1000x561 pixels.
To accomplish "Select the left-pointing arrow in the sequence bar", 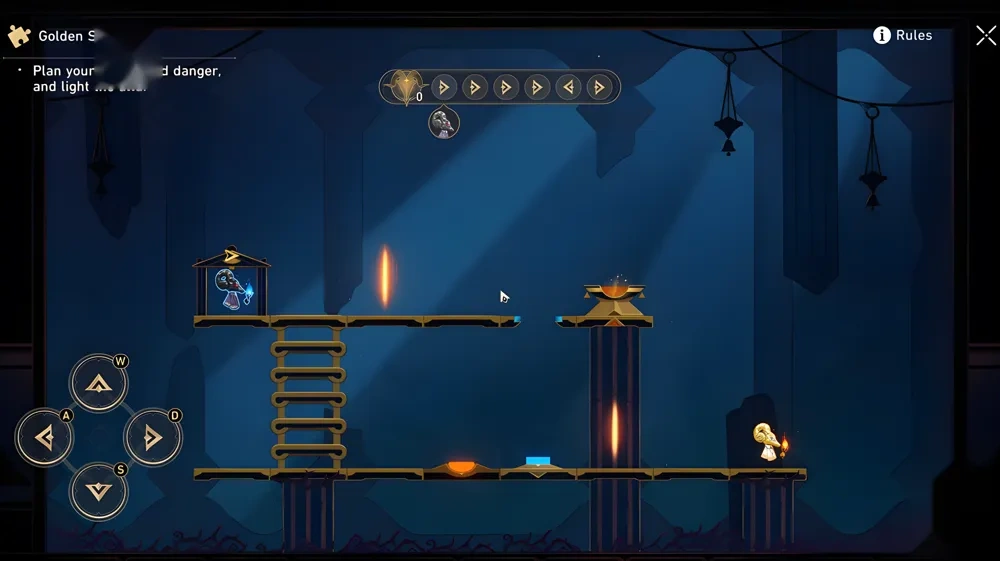I will [568, 87].
